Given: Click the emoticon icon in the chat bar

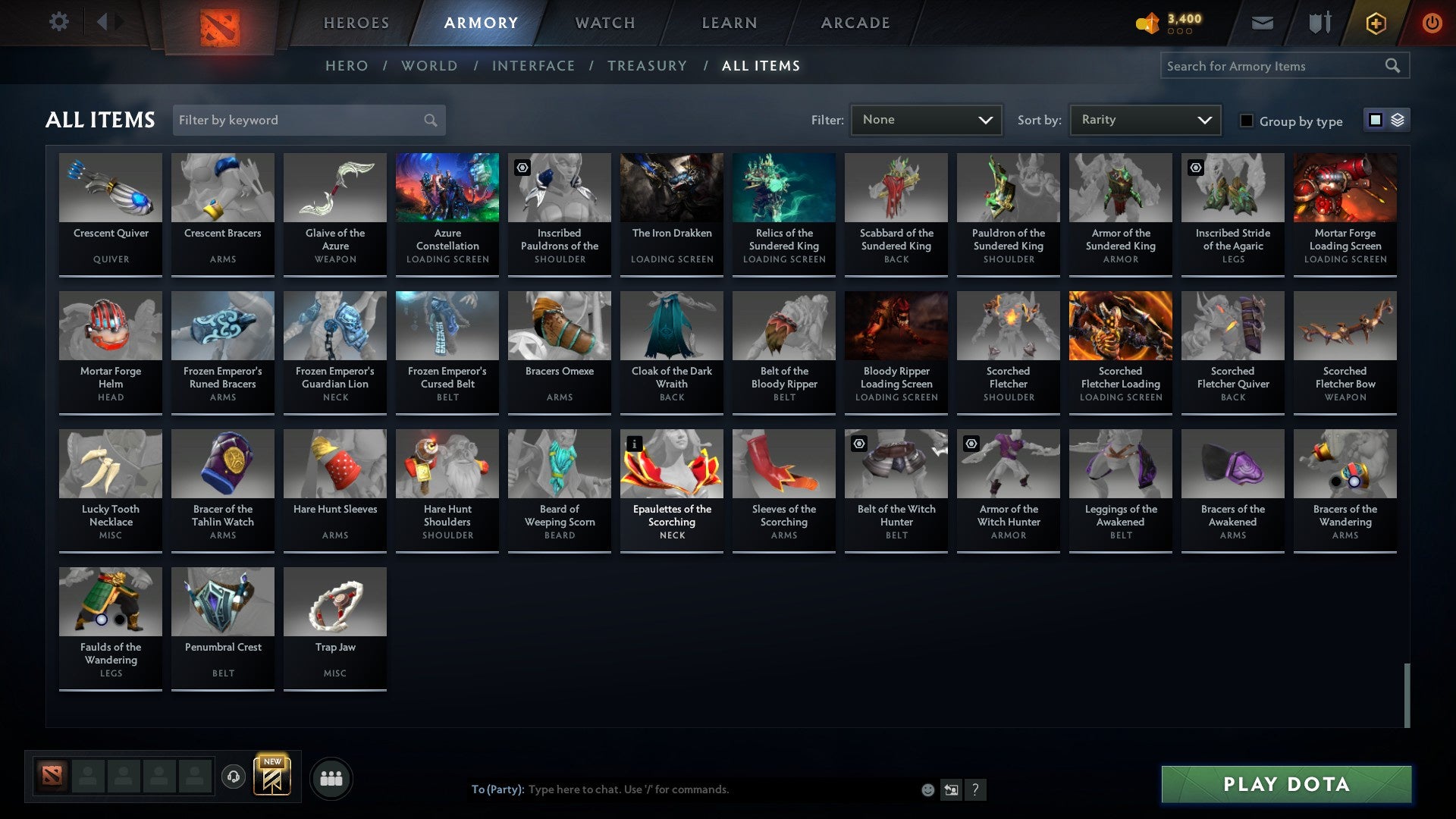Looking at the screenshot, I should 927,789.
